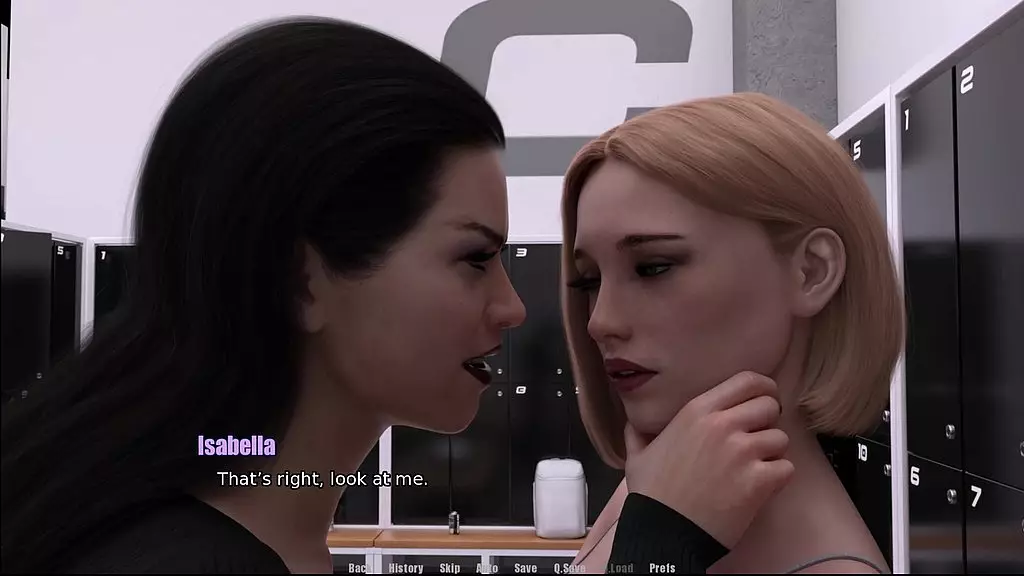
Task: Open the dialogue History log
Action: pos(405,568)
